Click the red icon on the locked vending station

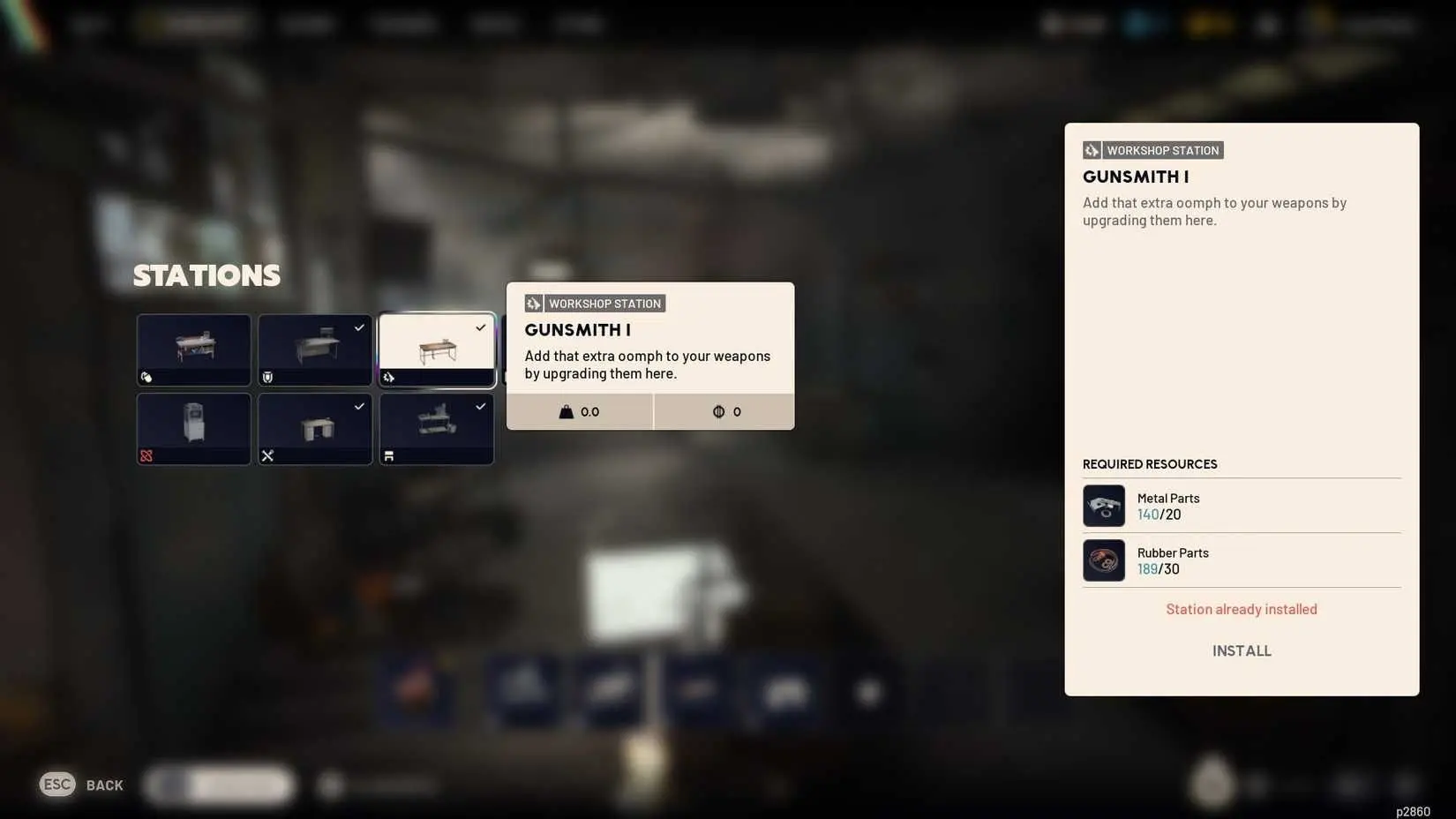tap(146, 456)
